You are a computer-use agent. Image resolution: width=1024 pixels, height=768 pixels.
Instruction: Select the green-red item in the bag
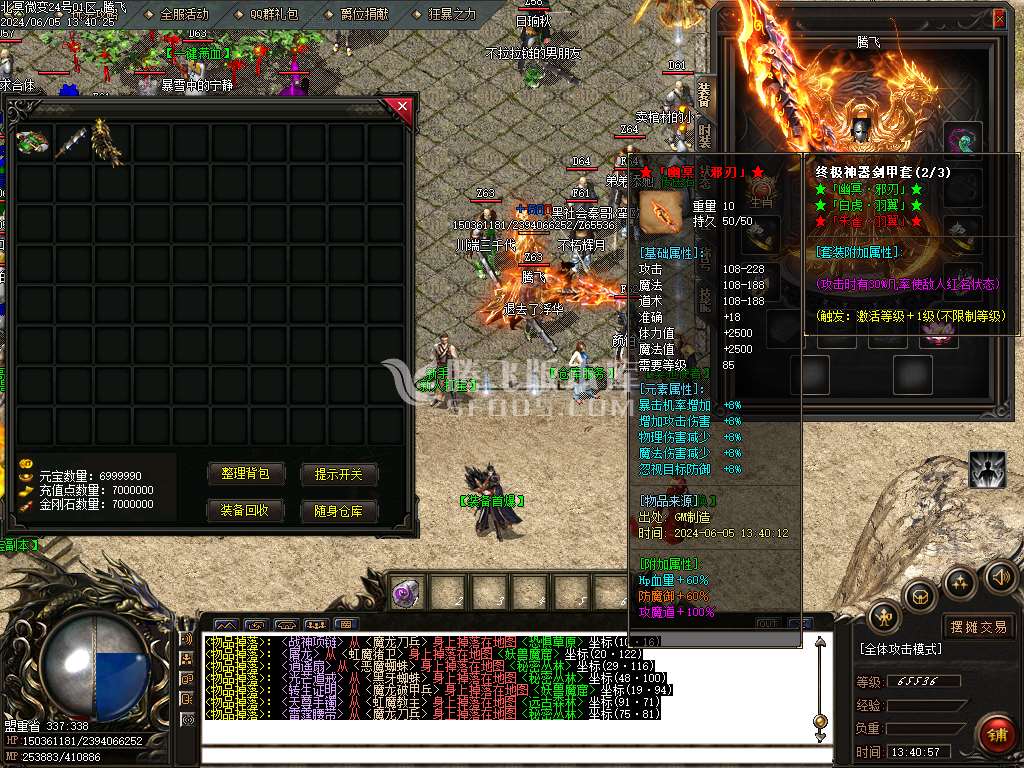coord(33,143)
